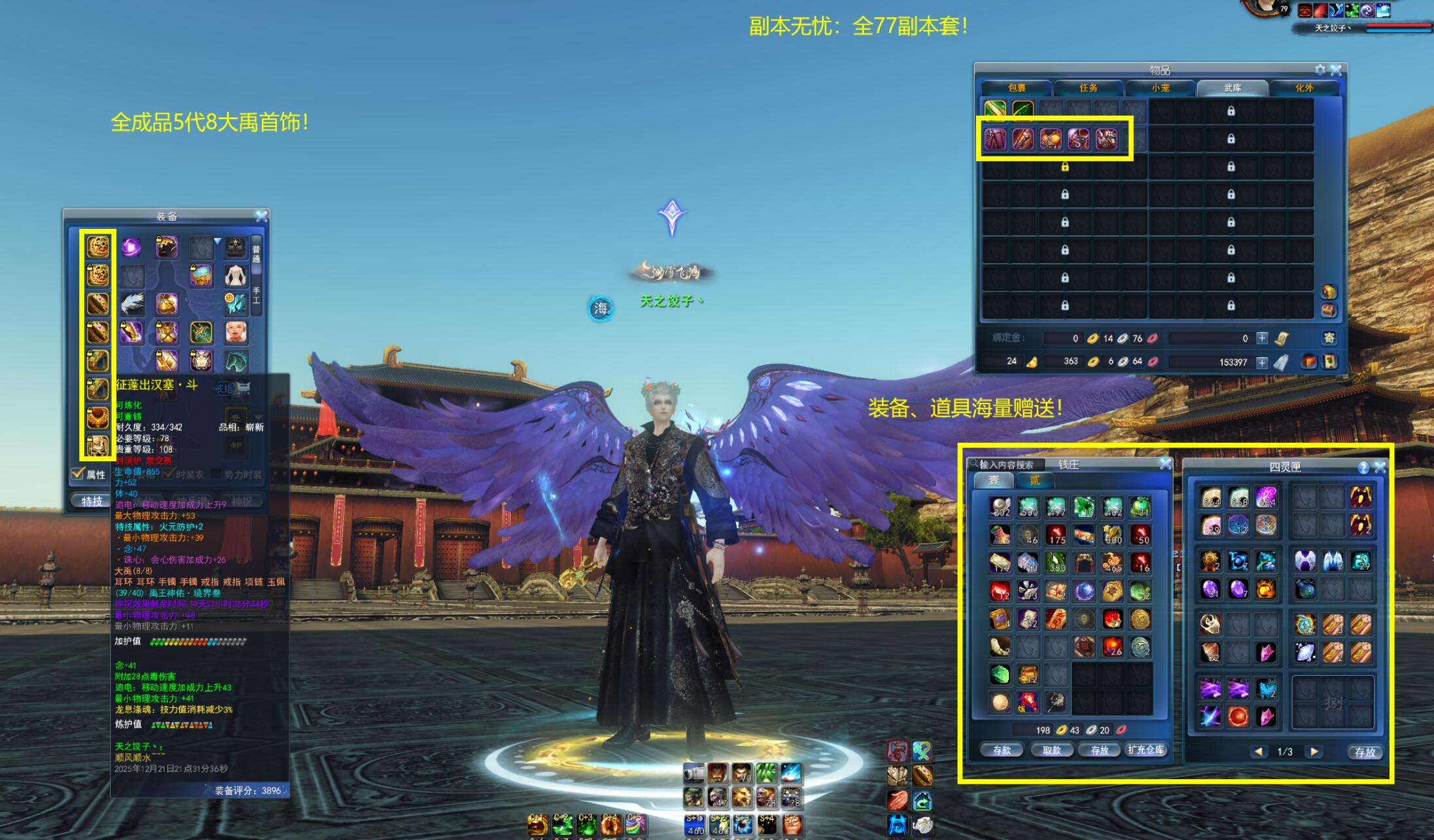Switch to bank page 壹 tab

point(994,481)
